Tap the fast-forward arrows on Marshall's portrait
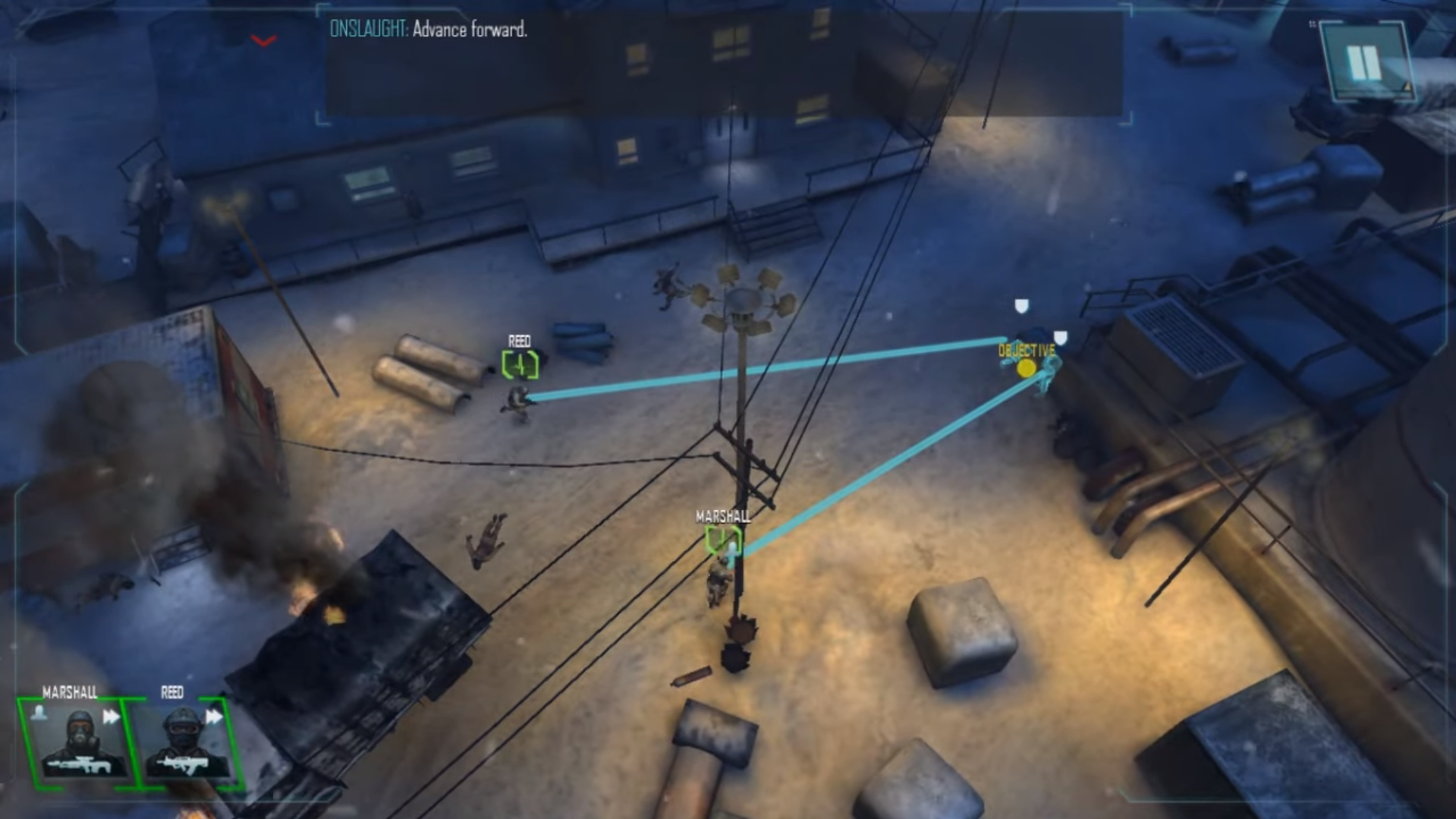Viewport: 1456px width, 819px height. pyautogui.click(x=112, y=717)
